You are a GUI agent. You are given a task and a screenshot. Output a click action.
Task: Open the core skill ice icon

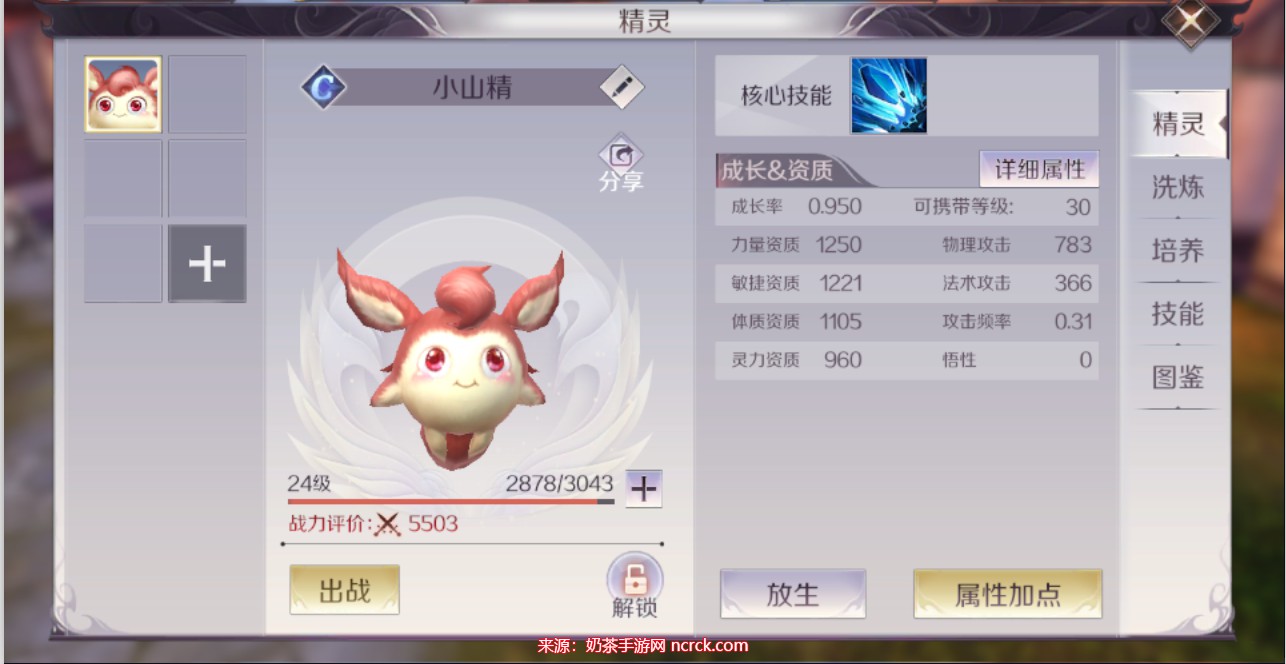pos(888,95)
